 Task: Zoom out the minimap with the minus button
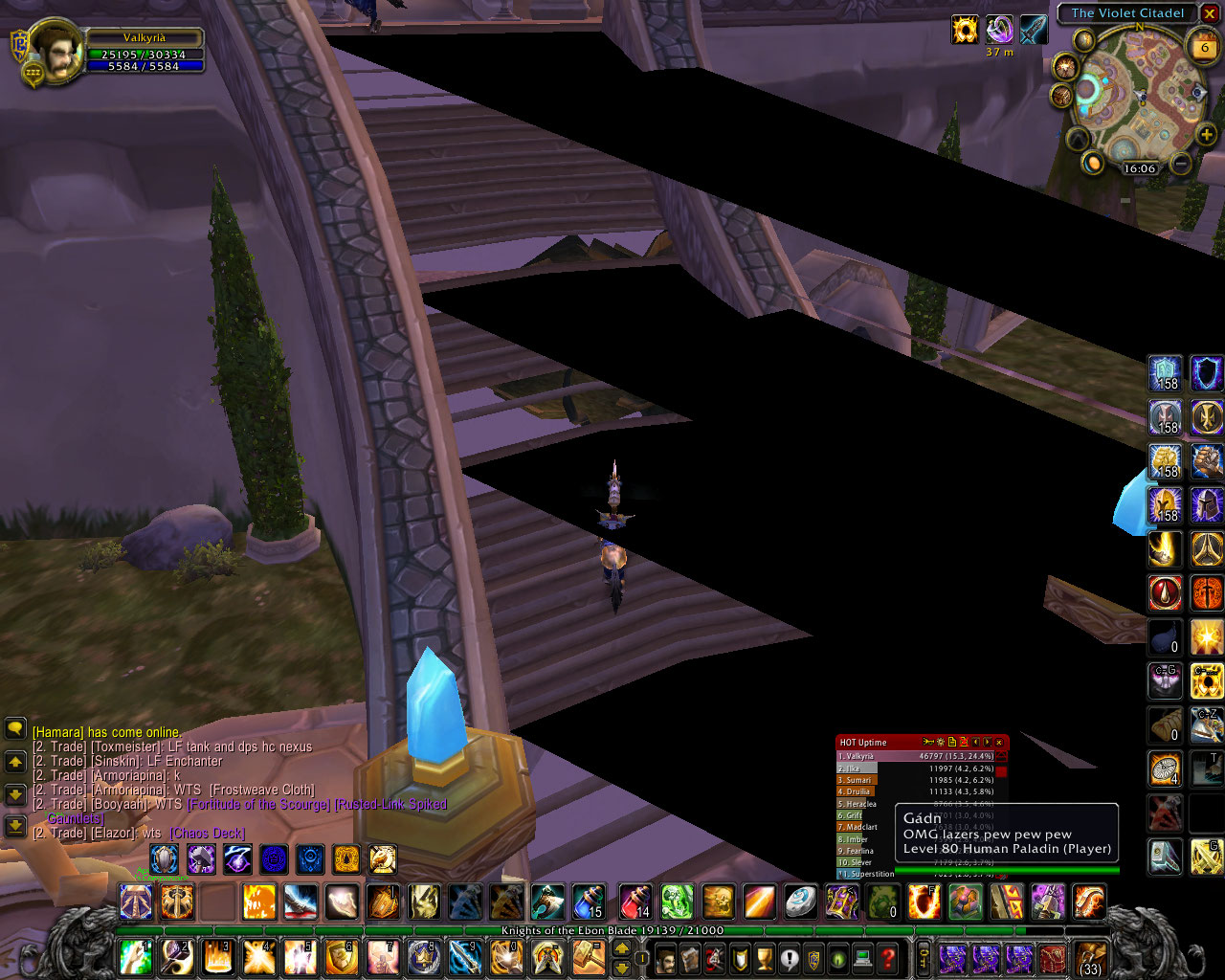pos(1181,164)
